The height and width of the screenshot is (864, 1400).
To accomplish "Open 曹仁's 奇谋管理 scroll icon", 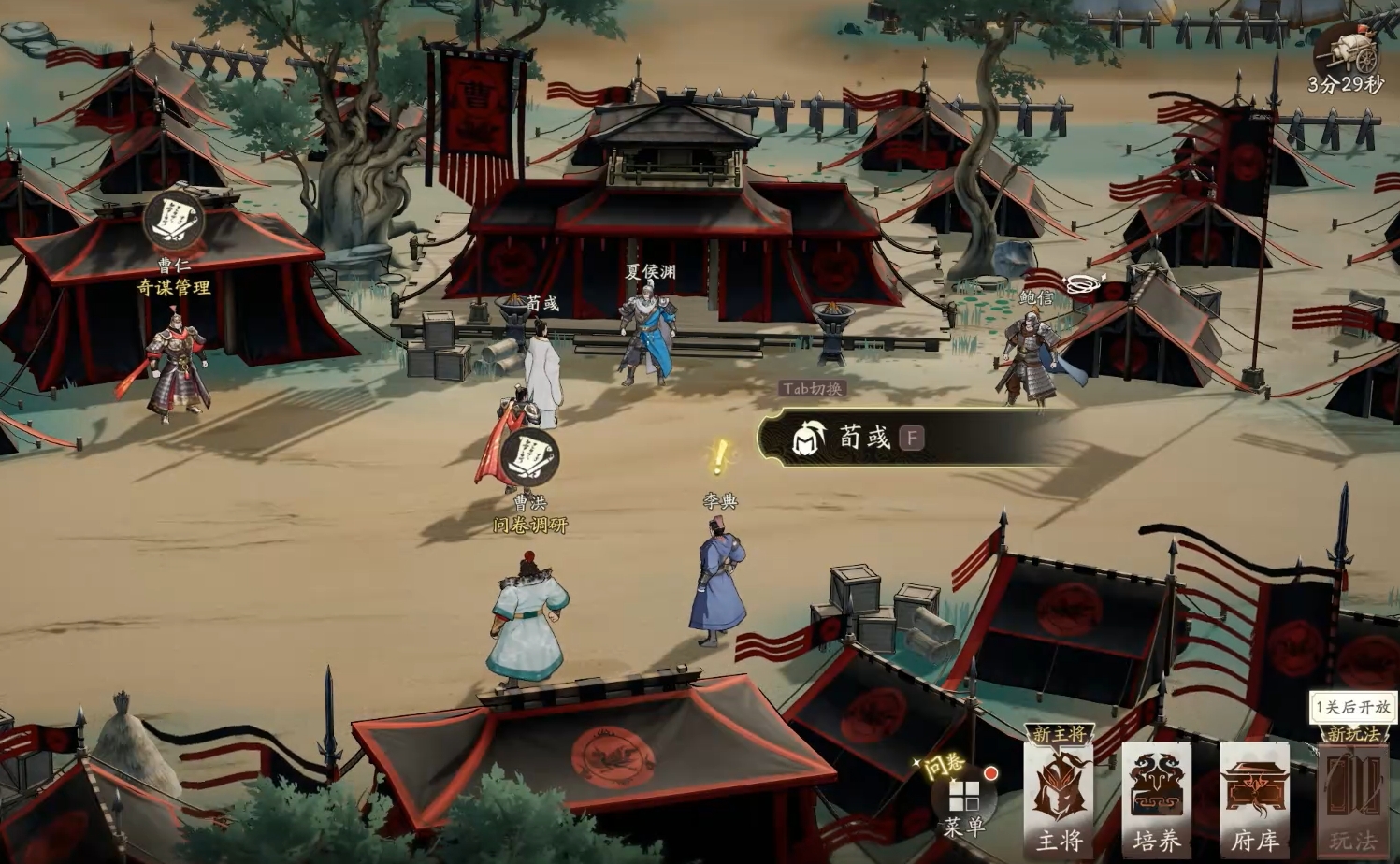I will point(174,221).
